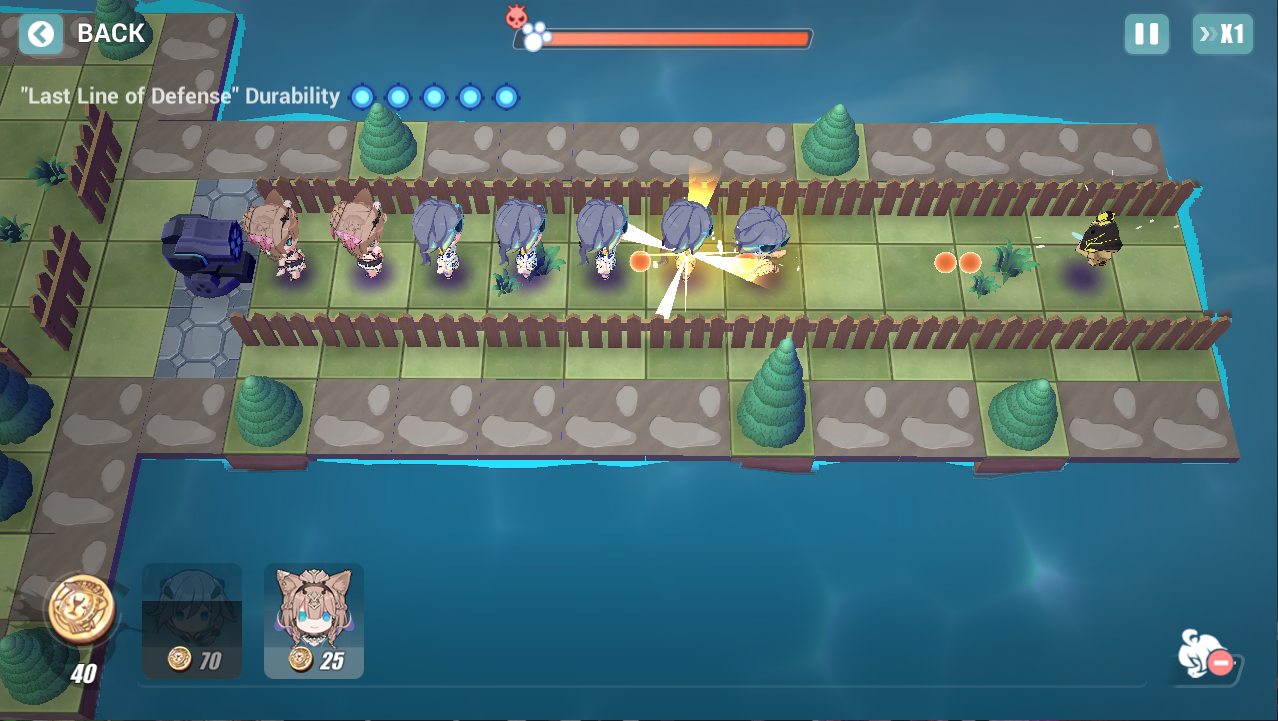Select the greyed-out unit card costing 70
1278x721 pixels.
click(x=192, y=620)
